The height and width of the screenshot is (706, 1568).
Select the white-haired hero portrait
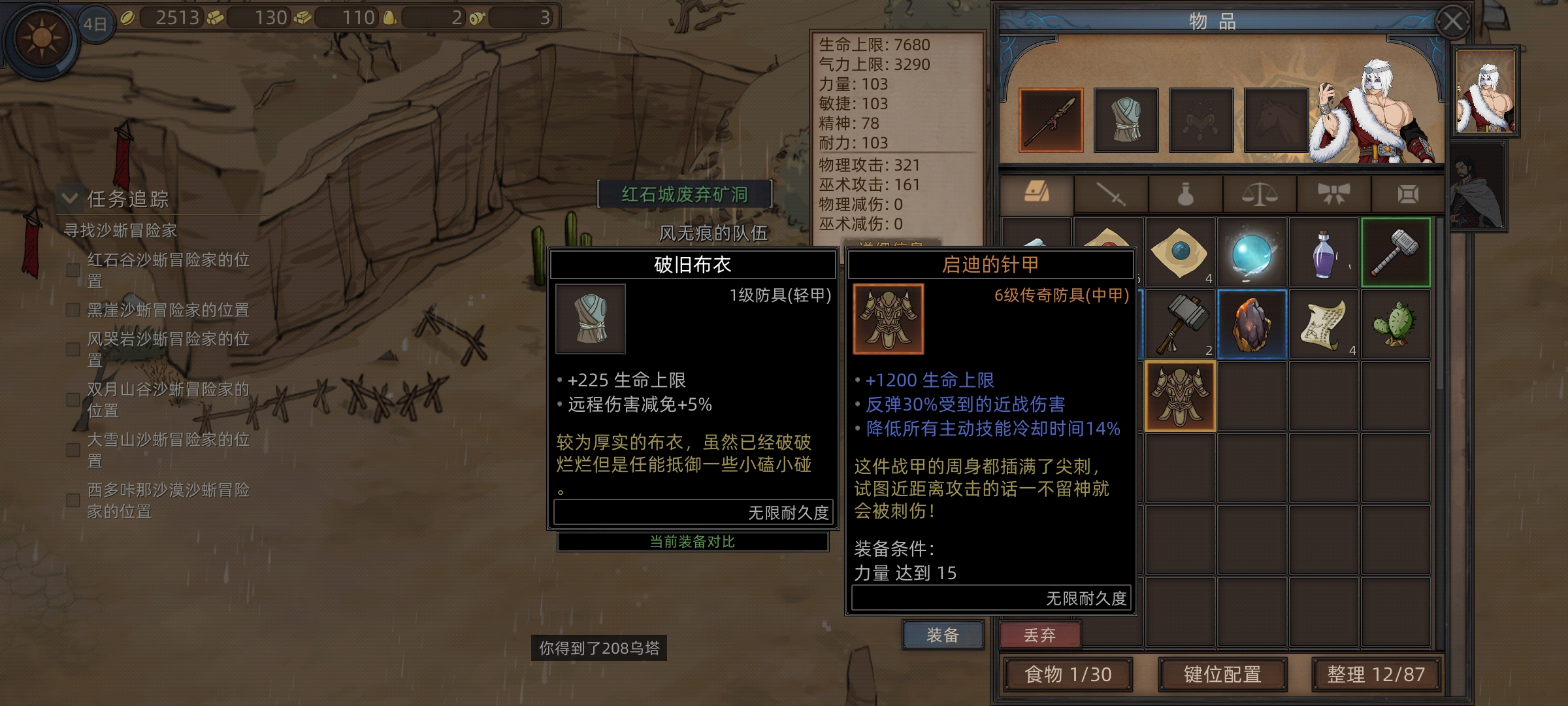point(1485,91)
